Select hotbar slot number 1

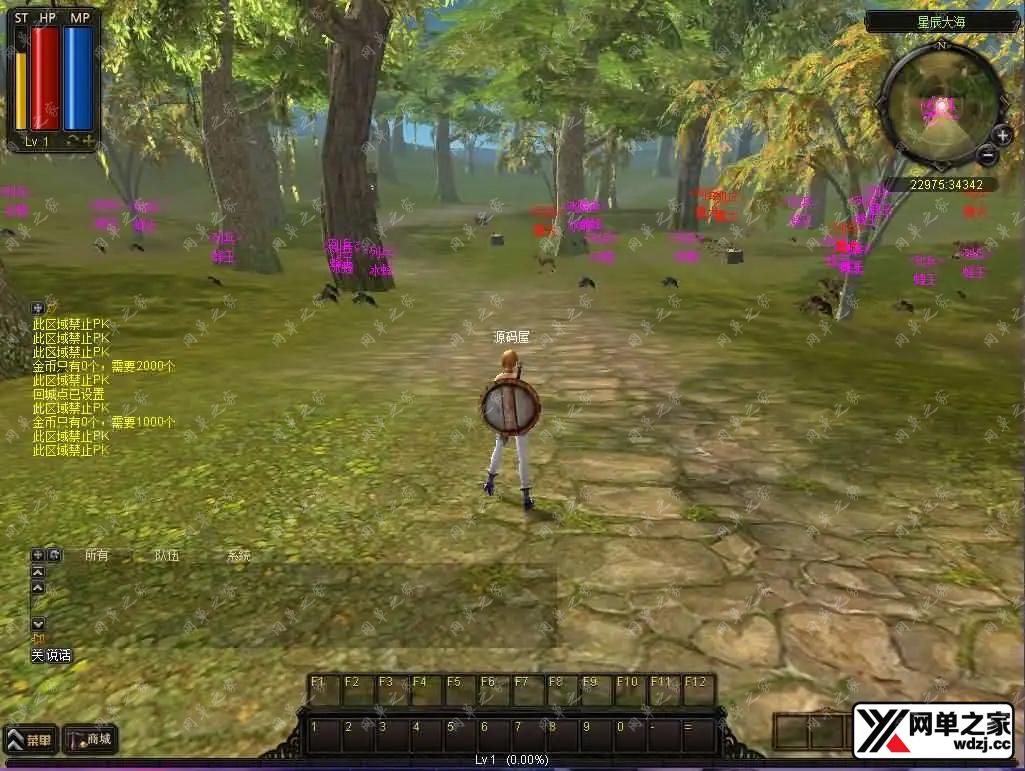tap(324, 735)
